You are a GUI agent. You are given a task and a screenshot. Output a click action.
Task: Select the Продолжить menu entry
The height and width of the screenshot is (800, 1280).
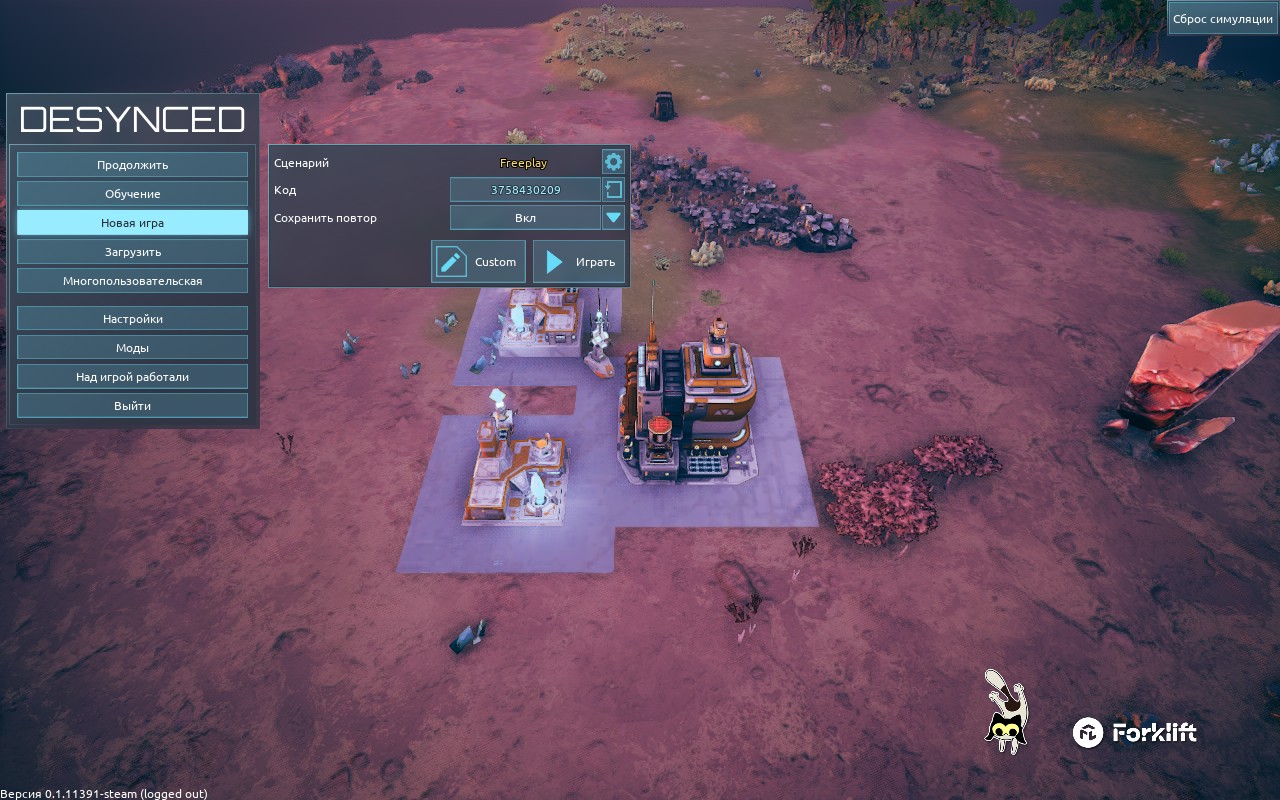(132, 165)
